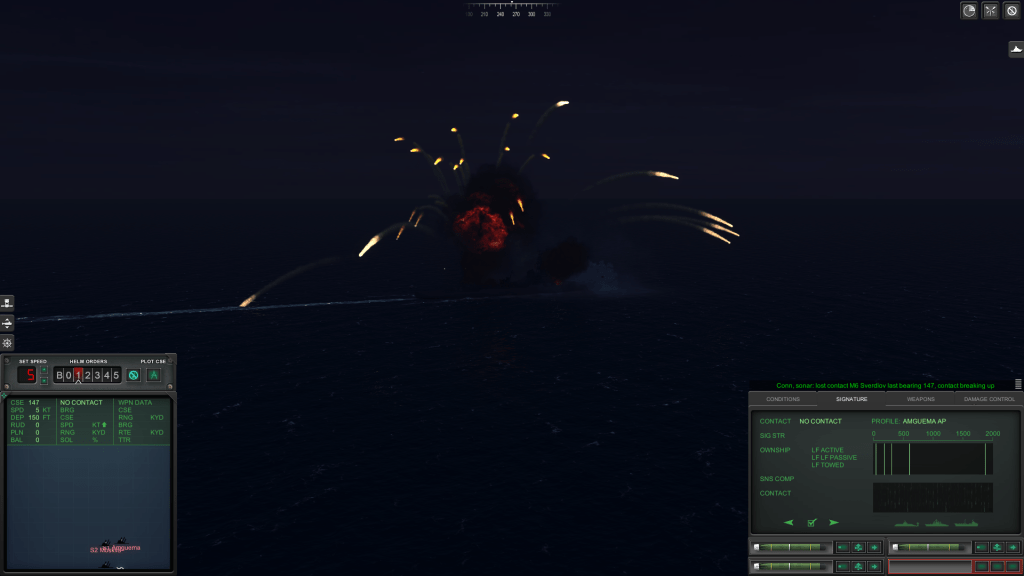
Task: Set helm speed order to 3
Action: tap(97, 375)
